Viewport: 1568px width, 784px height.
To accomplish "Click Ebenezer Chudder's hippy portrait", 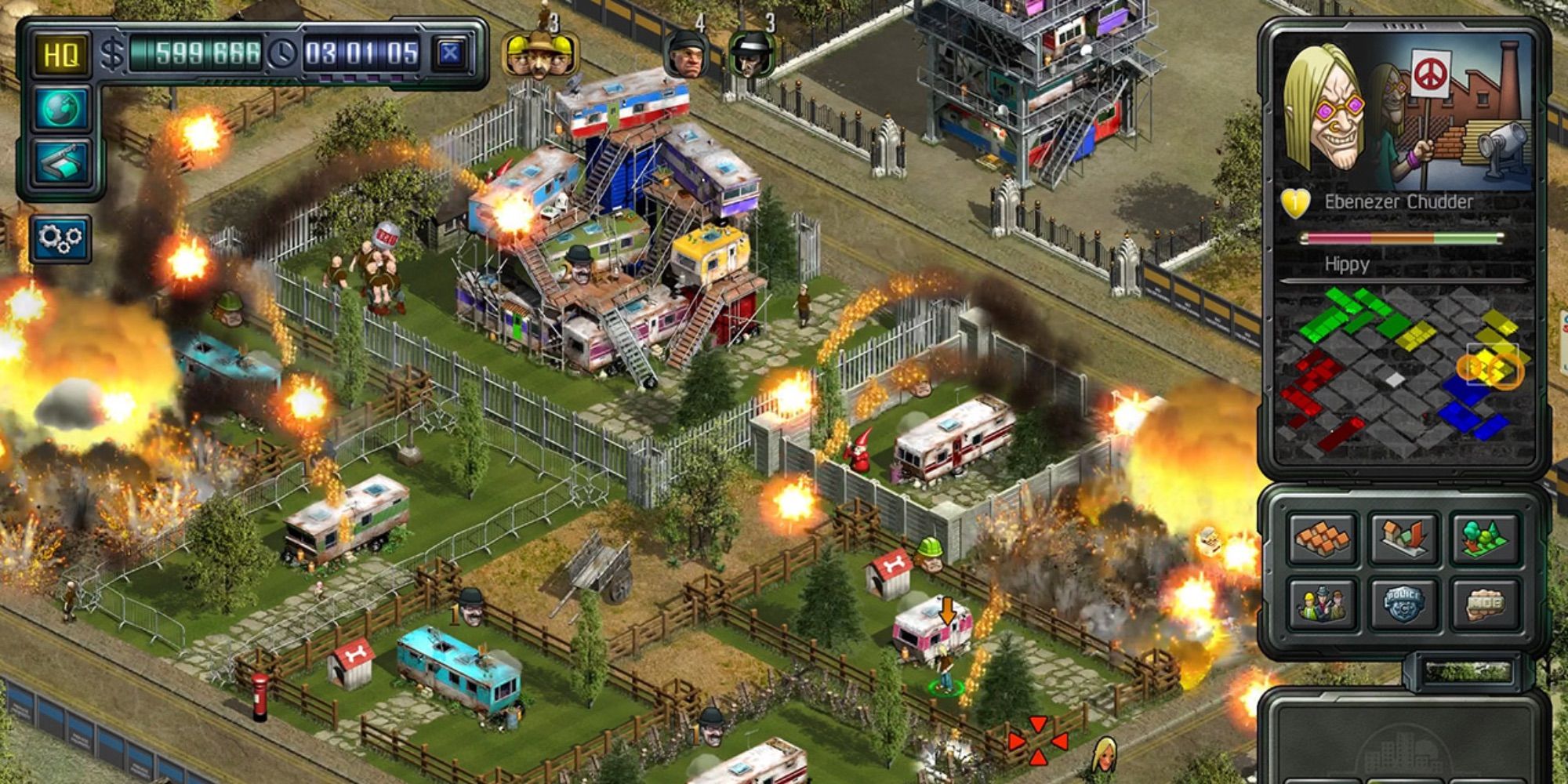I will (1325, 110).
